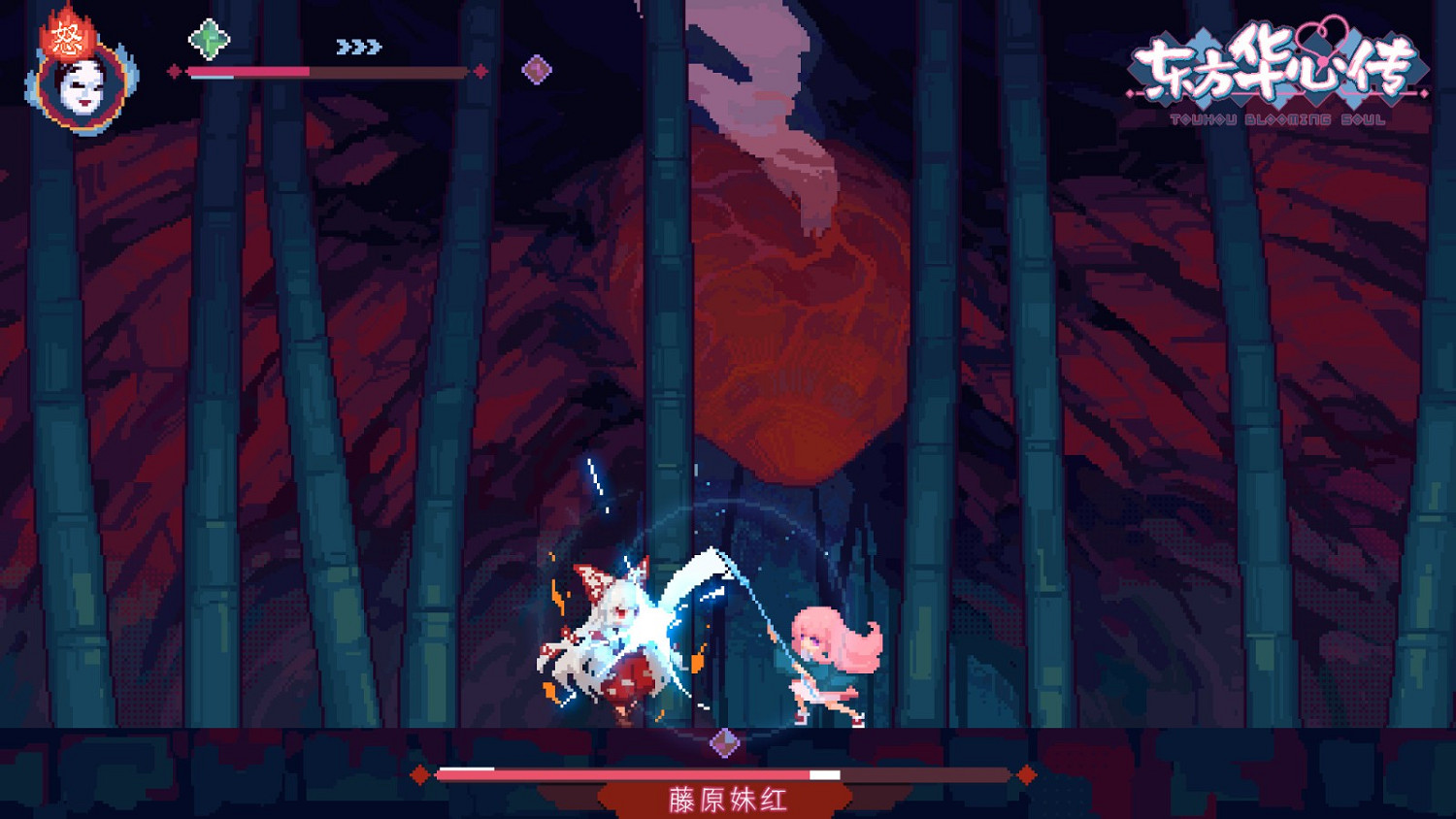1456x819 pixels.
Task: Click the white segment of the boss health gauge
Action: (823, 774)
